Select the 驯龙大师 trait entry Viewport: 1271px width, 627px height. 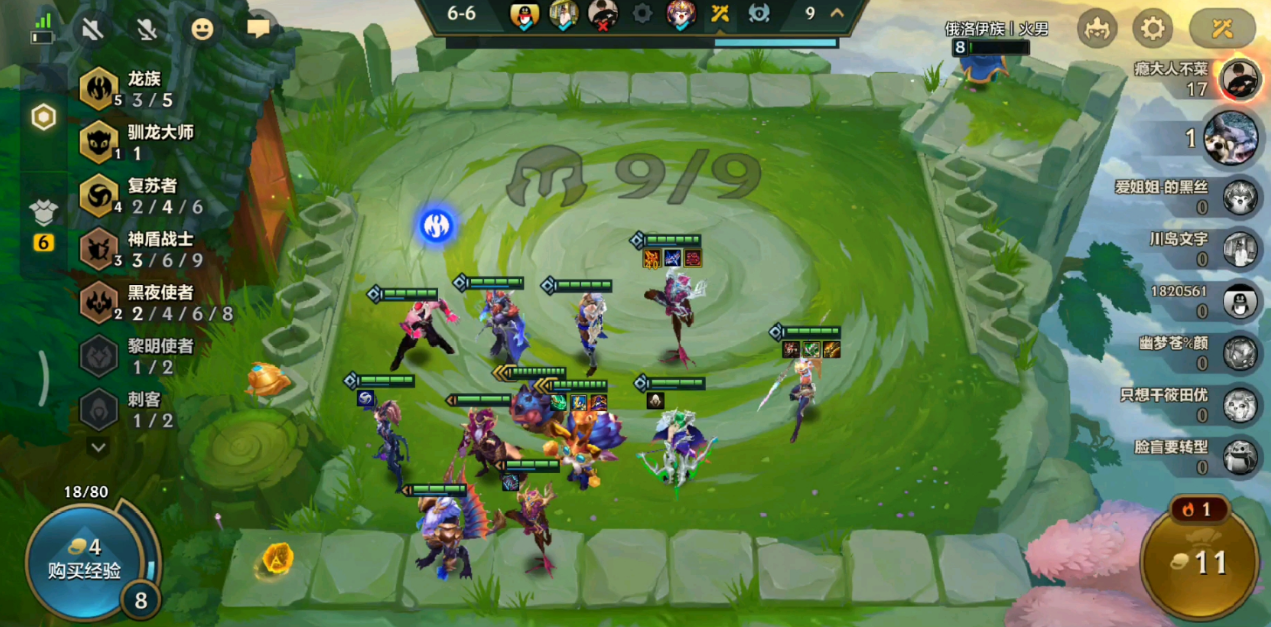pos(130,142)
